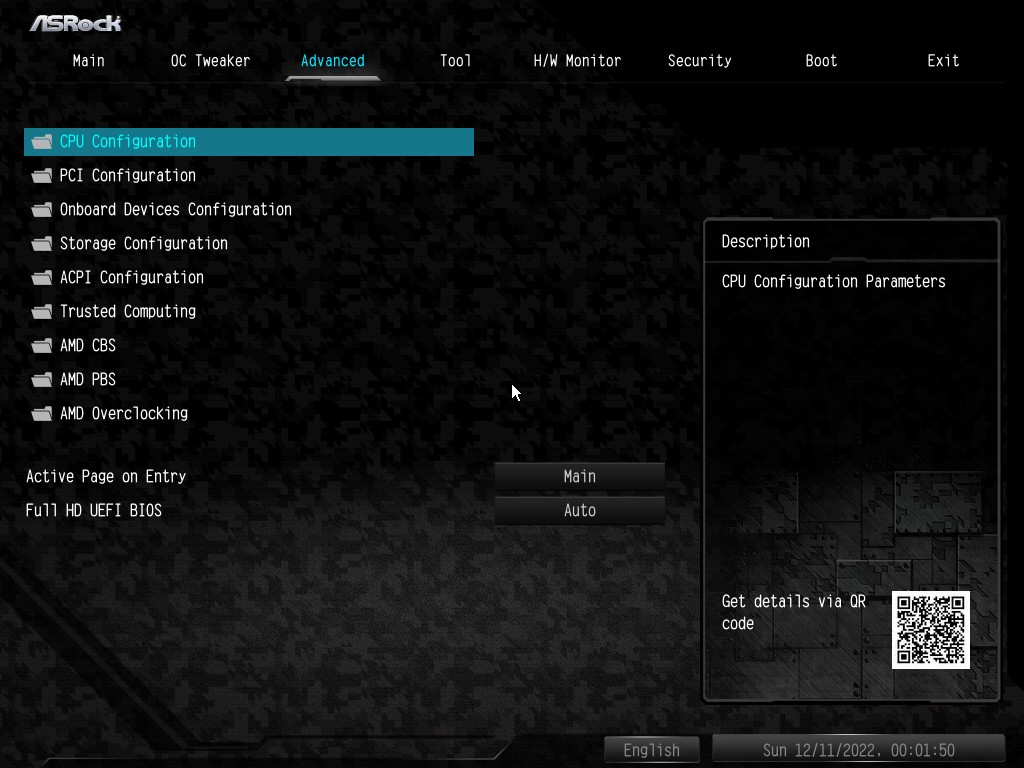Choose the Exit tab

click(x=943, y=61)
